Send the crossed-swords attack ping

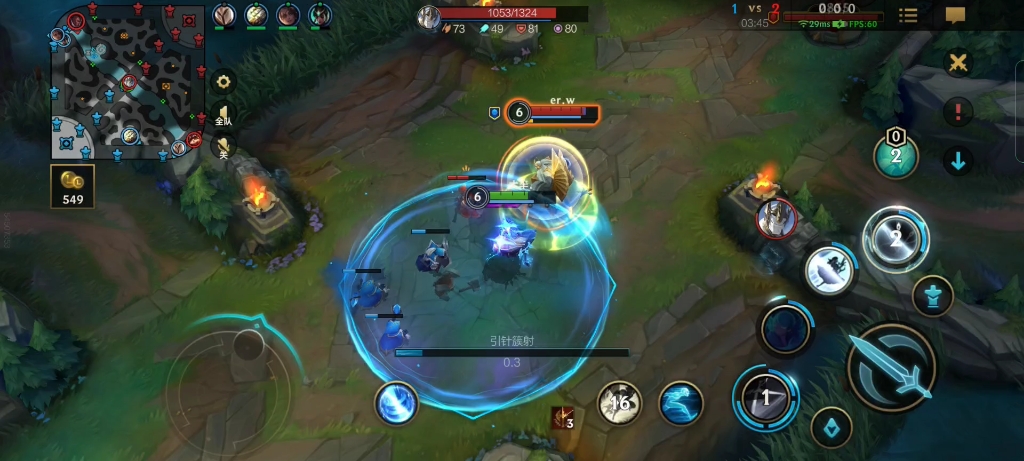(958, 63)
